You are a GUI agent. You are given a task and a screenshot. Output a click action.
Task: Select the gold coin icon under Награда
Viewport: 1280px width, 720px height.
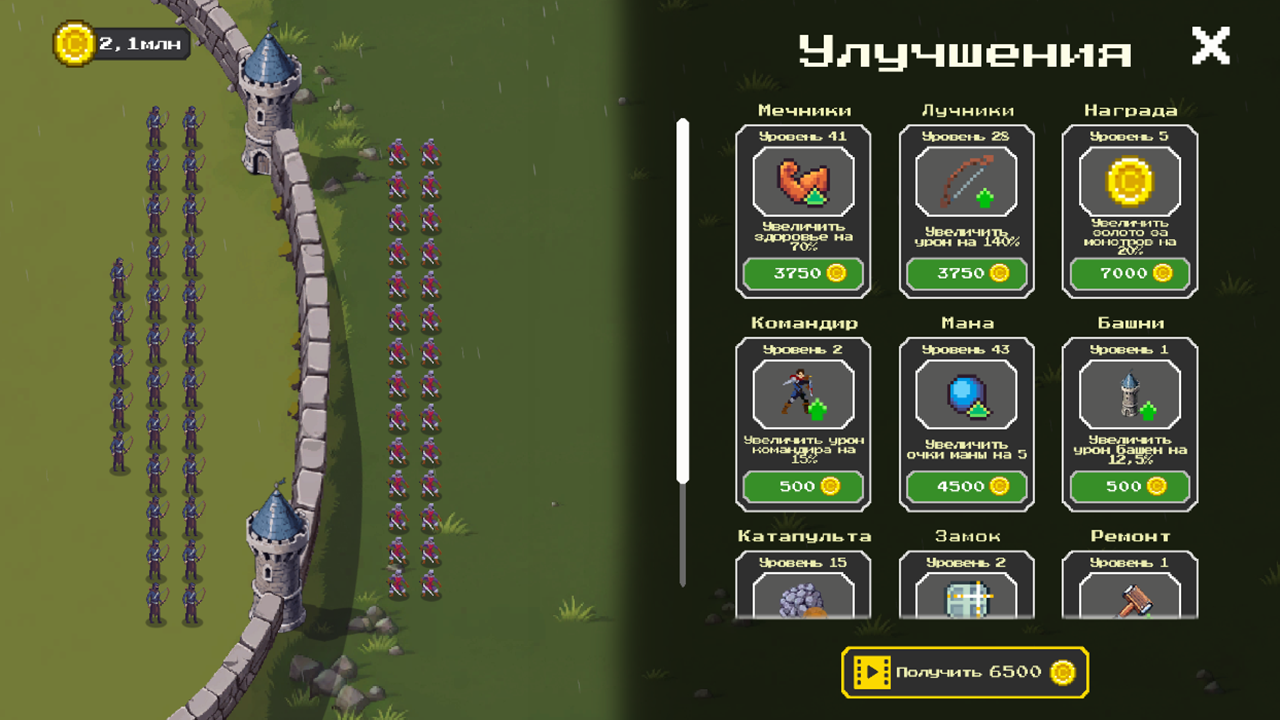pos(1130,182)
